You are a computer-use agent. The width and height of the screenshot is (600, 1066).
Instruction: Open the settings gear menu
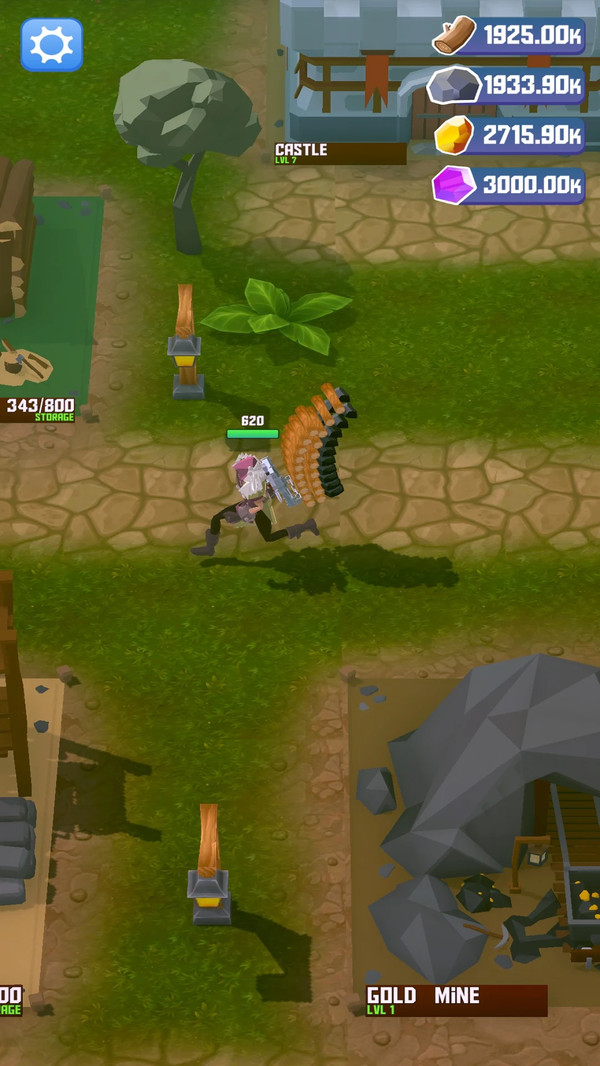click(x=52, y=45)
